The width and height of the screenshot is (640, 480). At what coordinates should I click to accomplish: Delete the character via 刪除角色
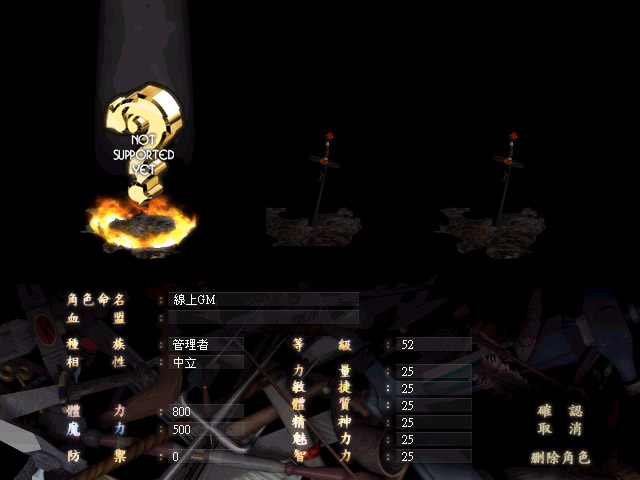click(561, 458)
